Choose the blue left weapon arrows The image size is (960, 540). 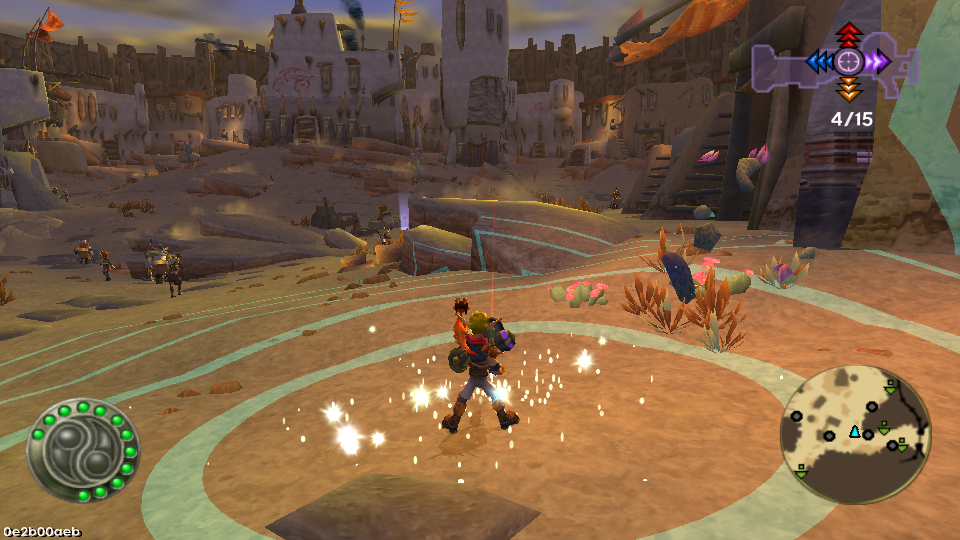820,62
